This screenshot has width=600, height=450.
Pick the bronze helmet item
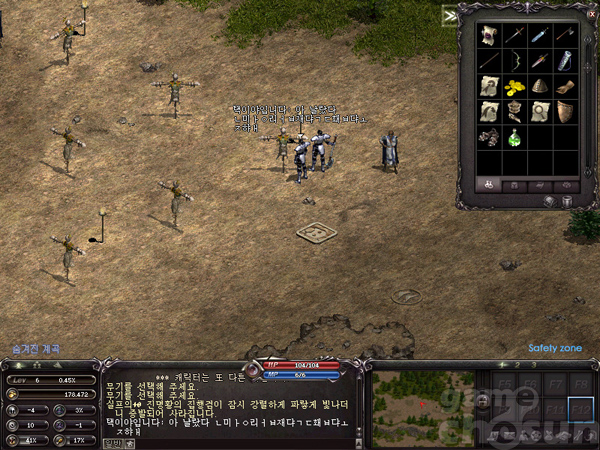(x=540, y=86)
